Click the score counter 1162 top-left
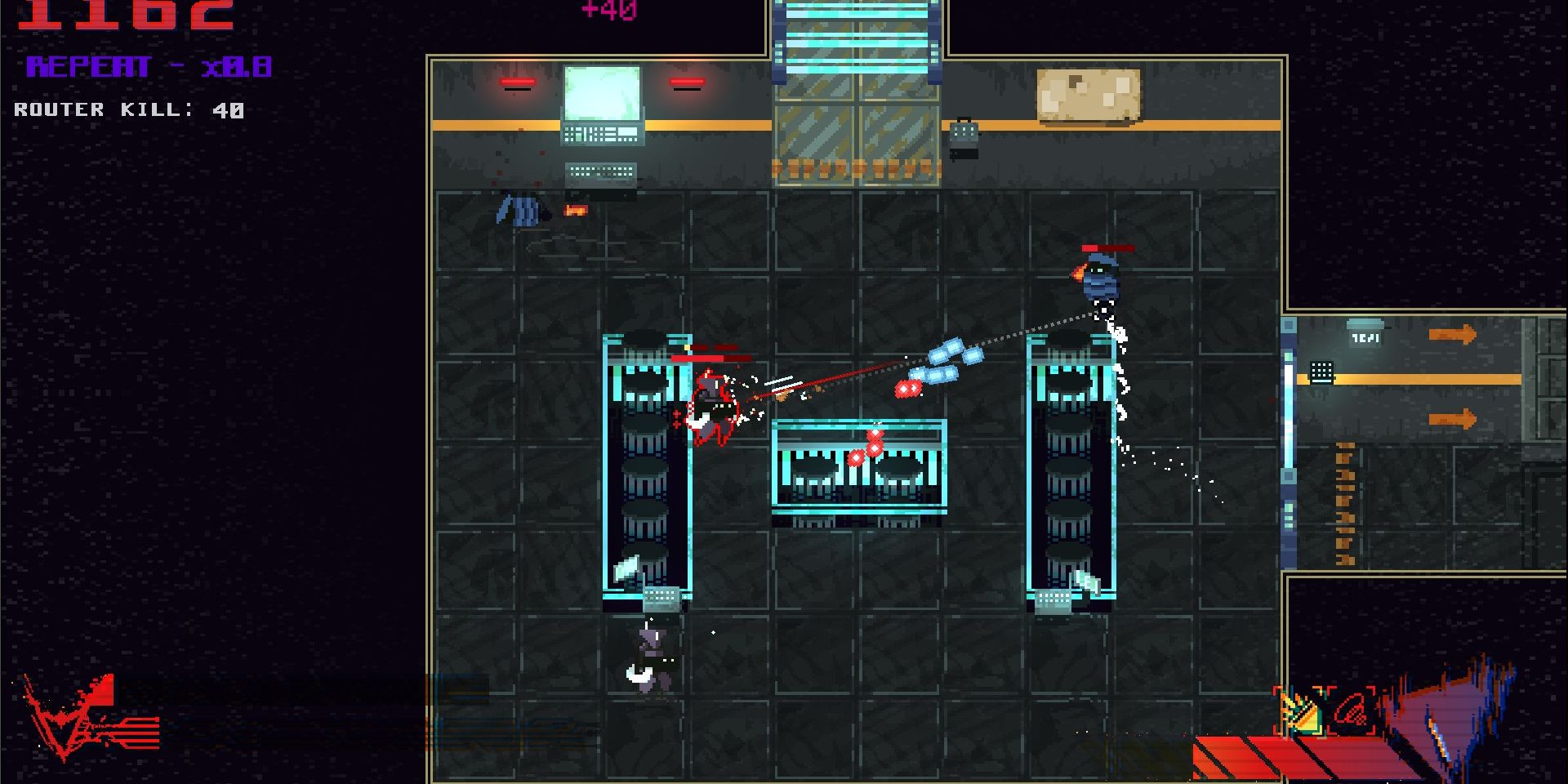 point(127,12)
